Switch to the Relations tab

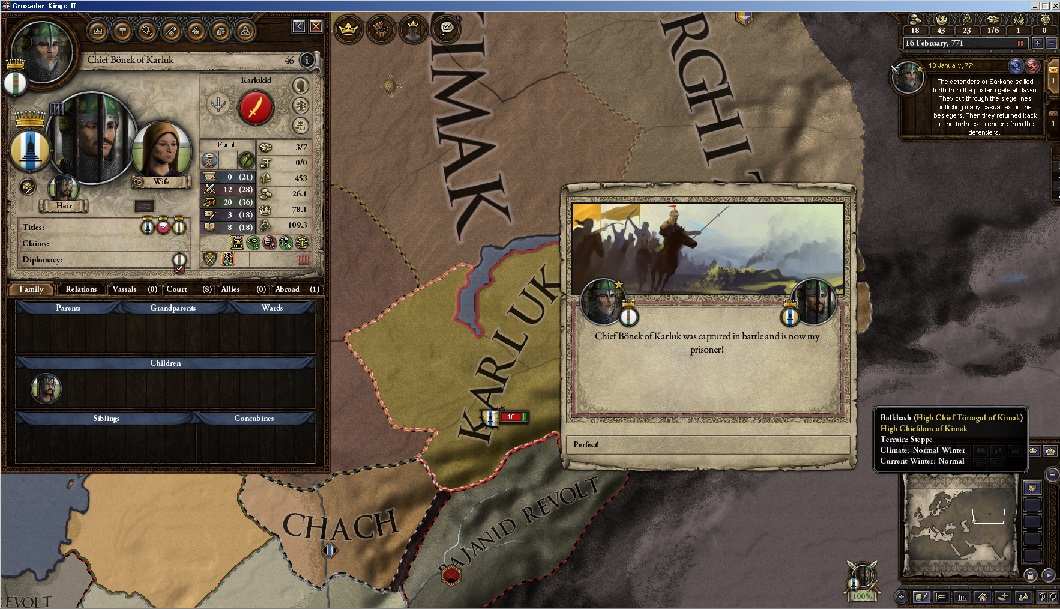pos(82,289)
